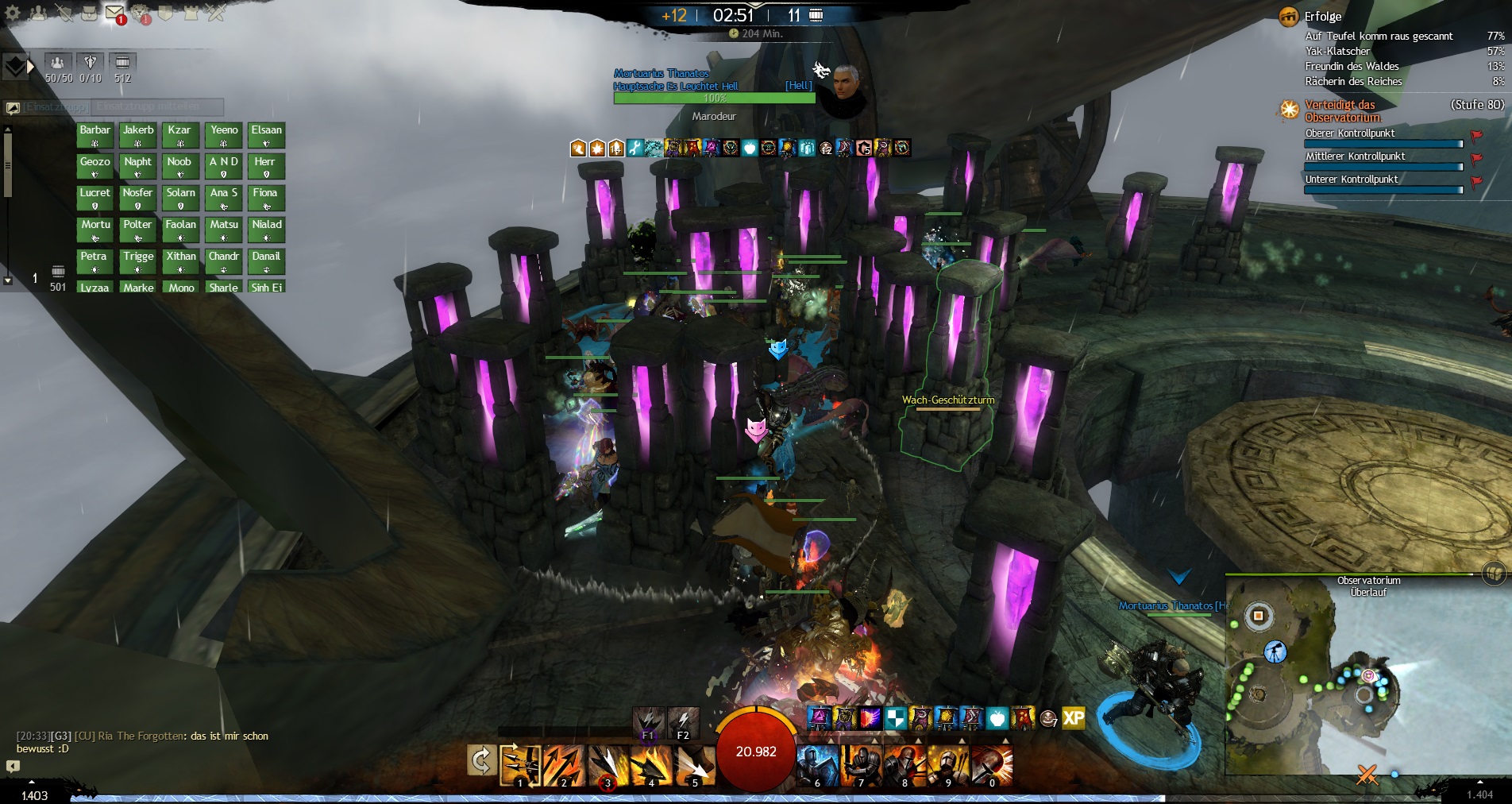Open the treasure chest icon above minimap
This screenshot has height=804, width=1512.
click(1493, 573)
